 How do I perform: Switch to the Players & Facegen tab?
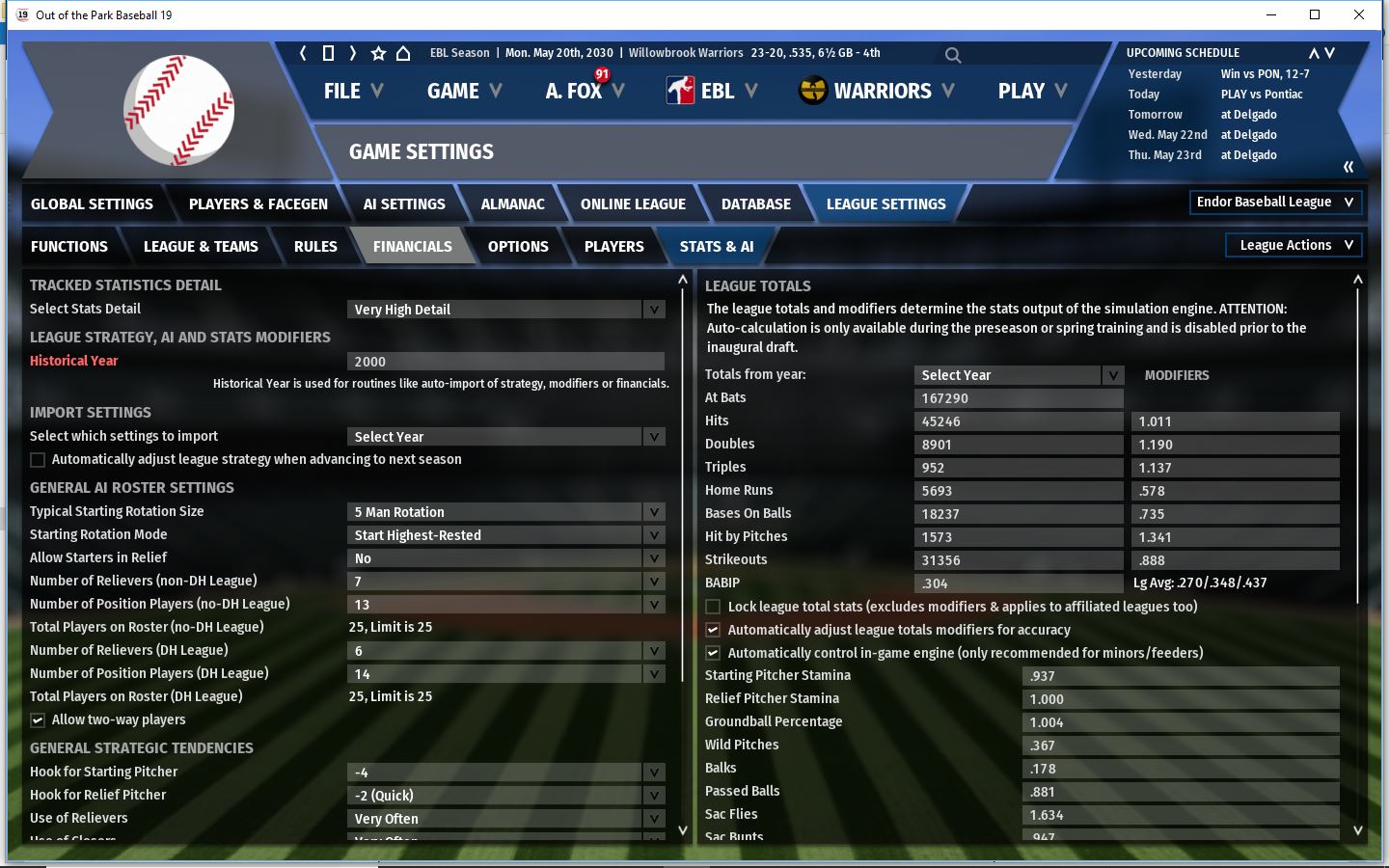click(258, 204)
